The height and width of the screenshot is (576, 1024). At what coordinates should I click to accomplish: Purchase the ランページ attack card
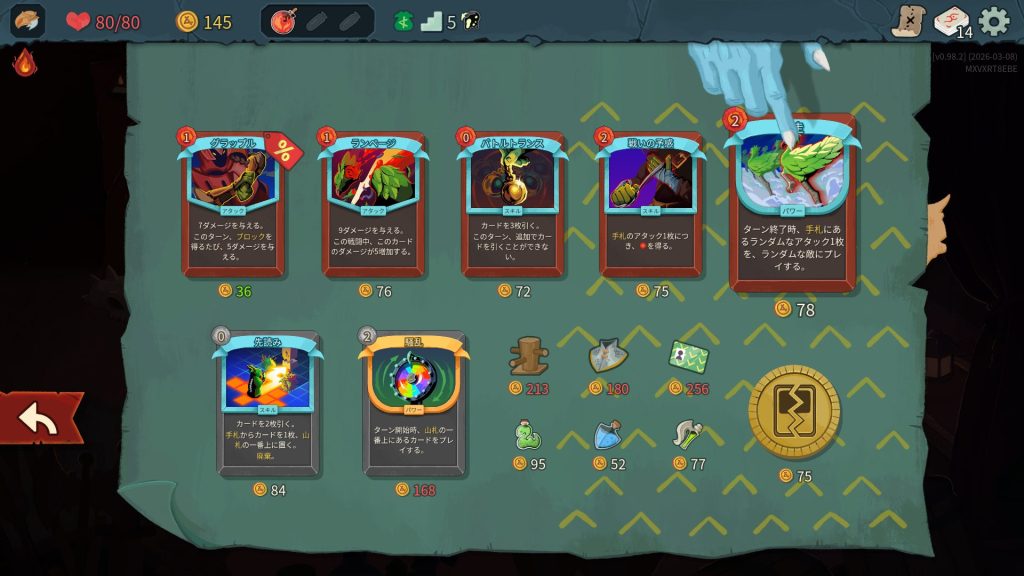point(373,205)
